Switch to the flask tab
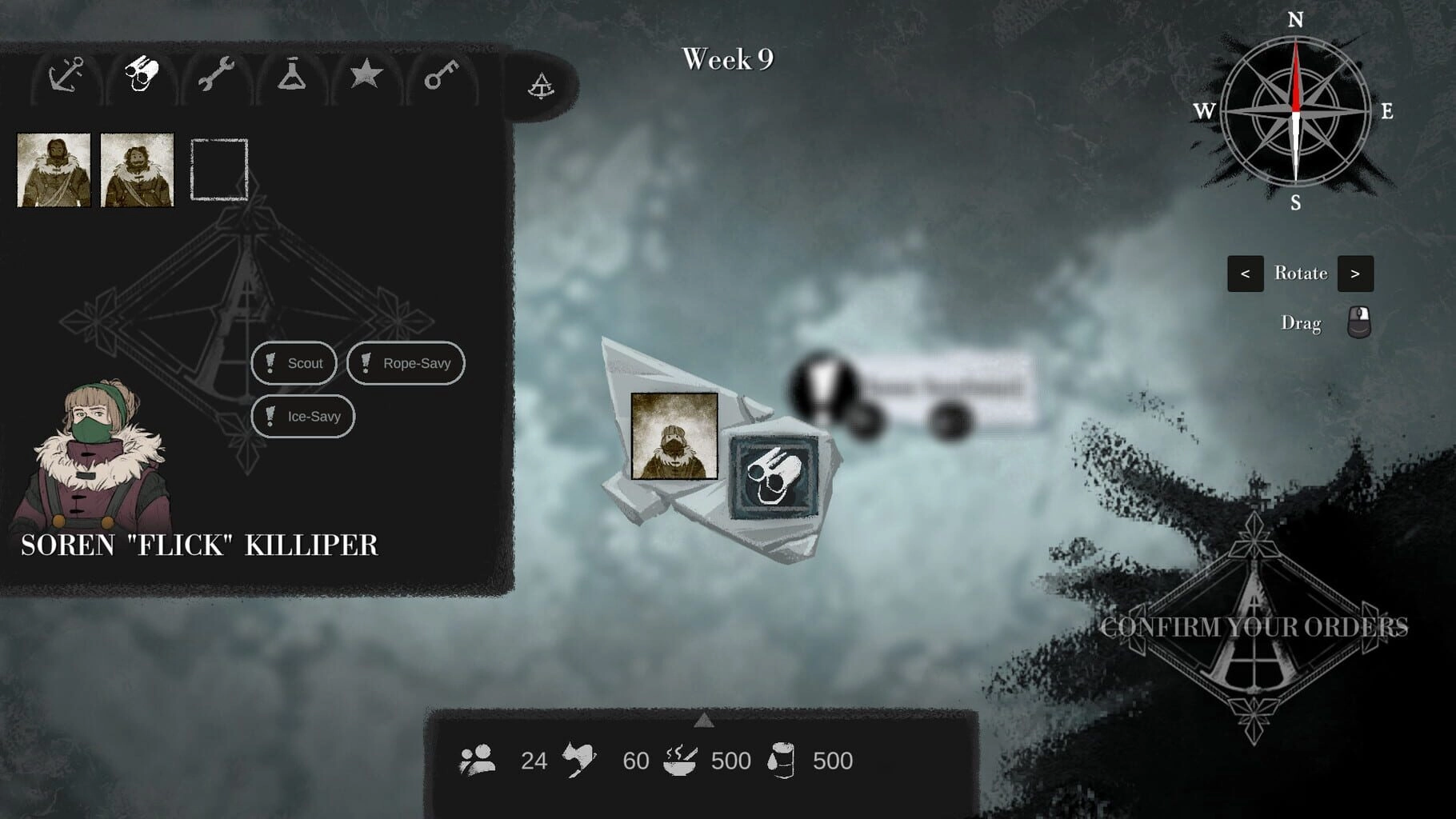Viewport: 1456px width, 819px height. coord(291,75)
